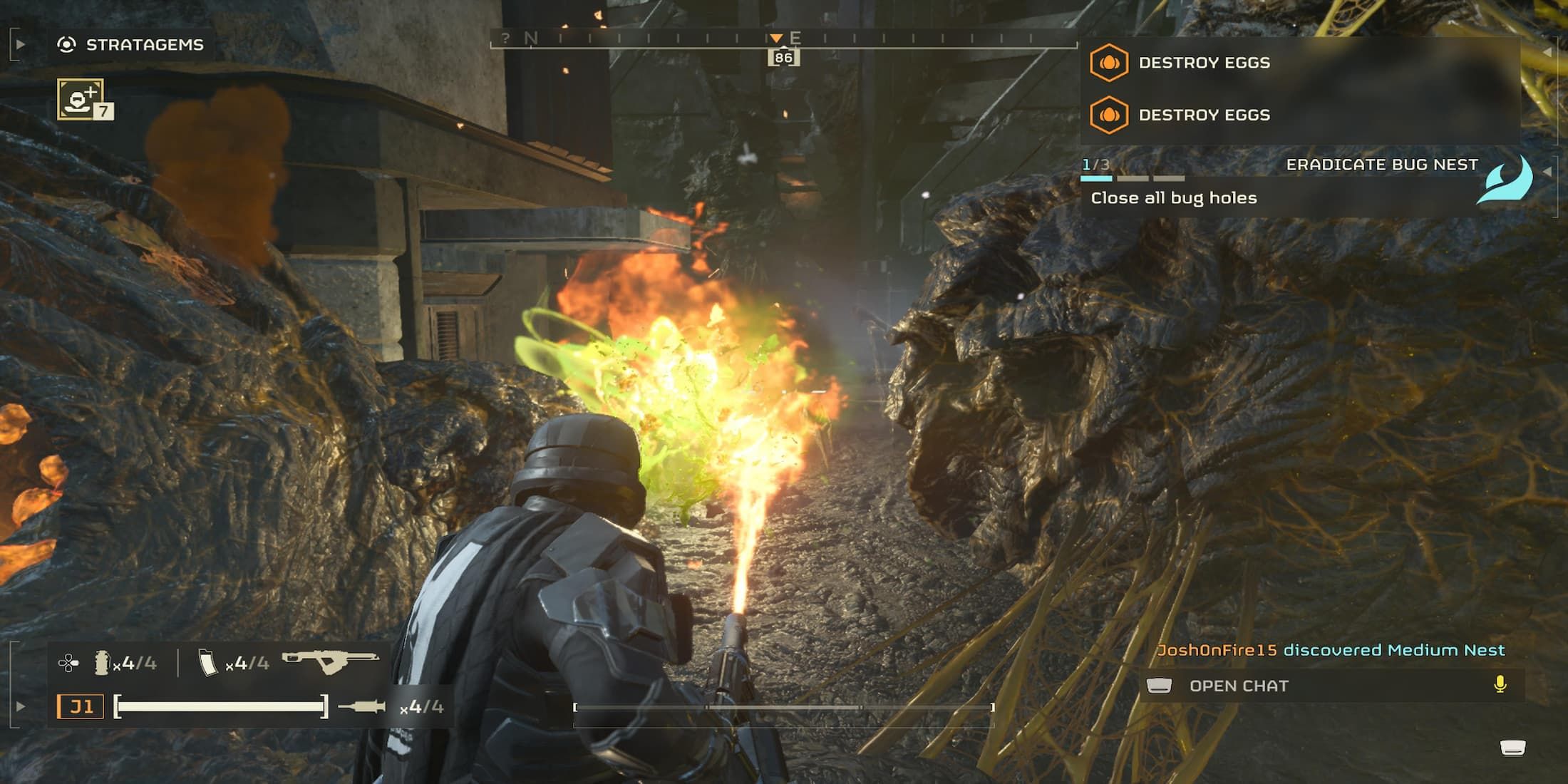Select the flamethrower weapon icon
Screen dimensions: 1568x784
pos(330,662)
